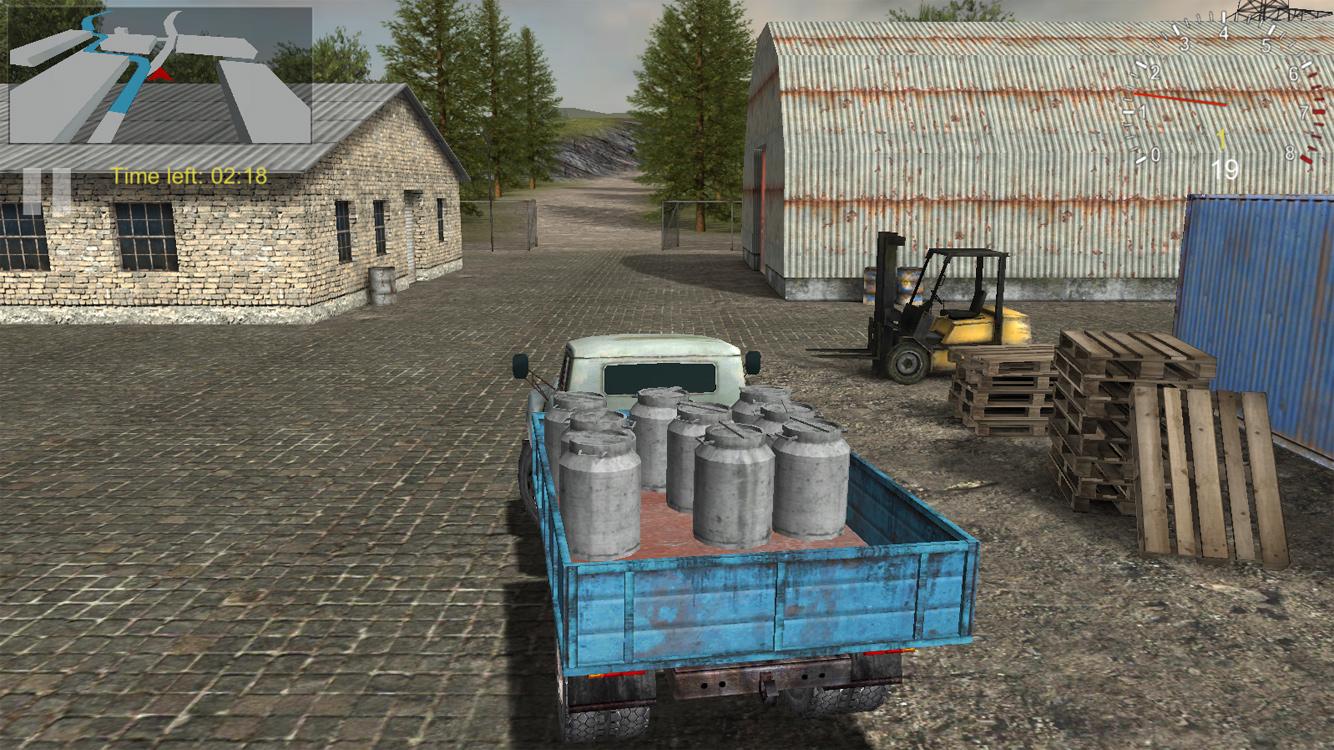
Task: Pause the game using the pause icon
Action: click(48, 176)
